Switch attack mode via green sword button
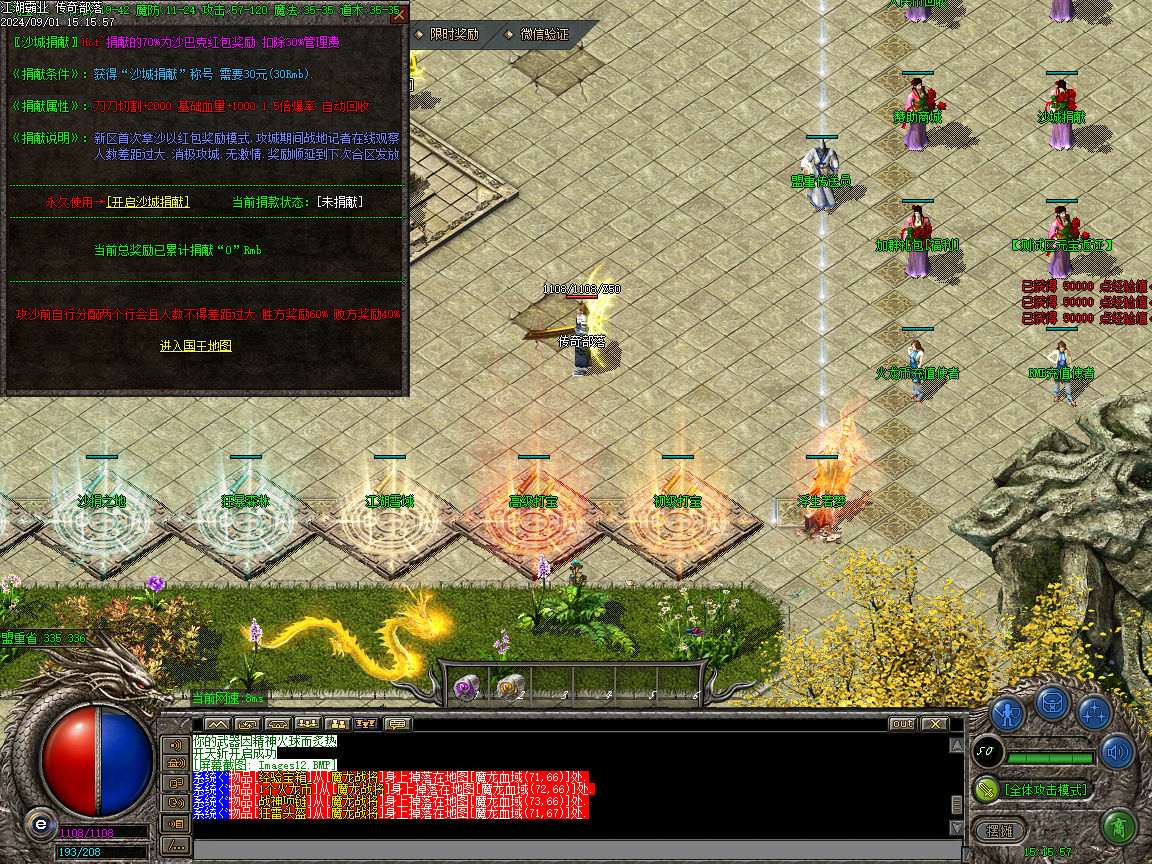The height and width of the screenshot is (864, 1152). pyautogui.click(x=988, y=789)
